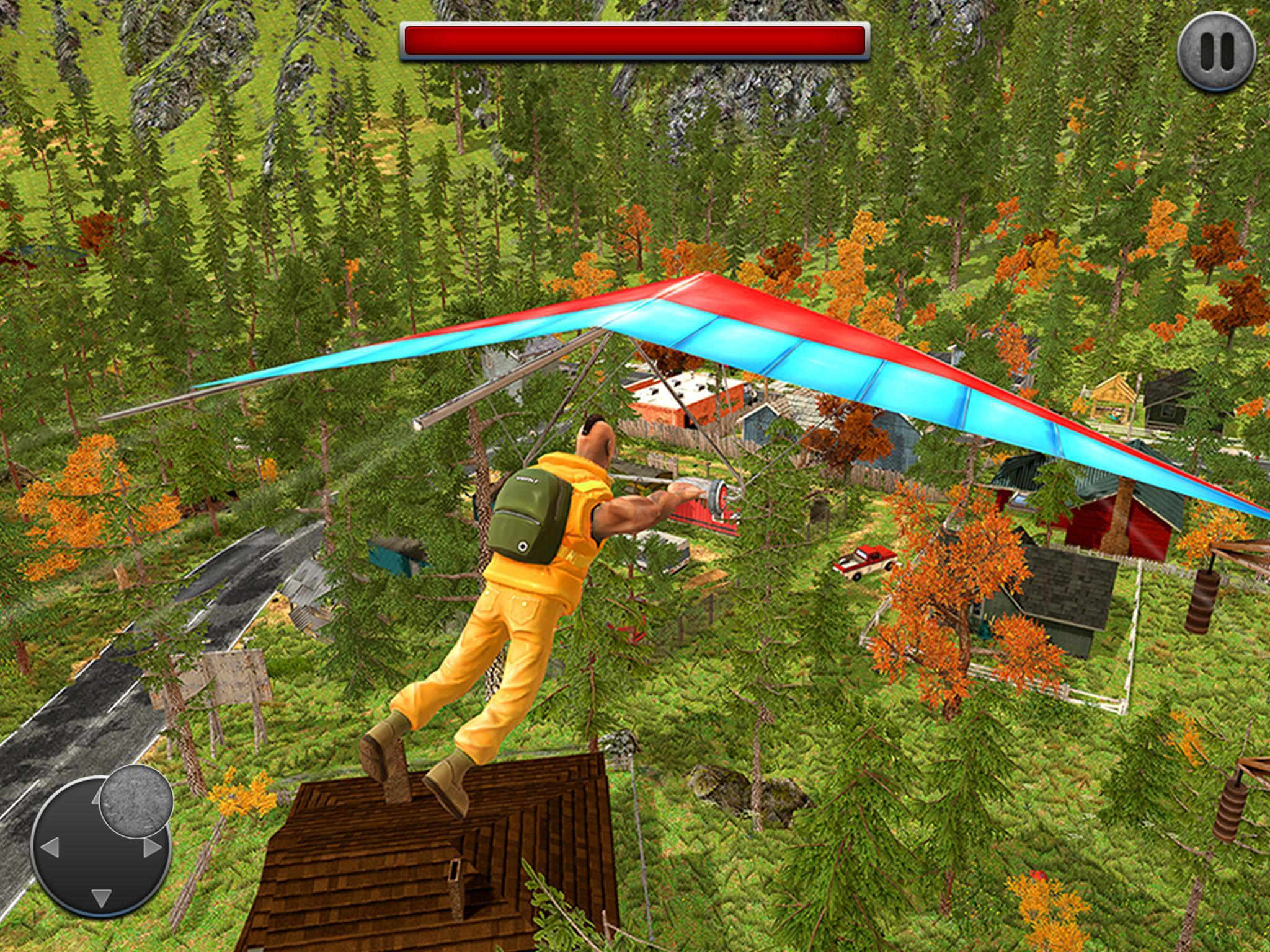Screen dimensions: 1270x952
Task: Click the grey joystick thumb knob
Action: click(x=136, y=800)
